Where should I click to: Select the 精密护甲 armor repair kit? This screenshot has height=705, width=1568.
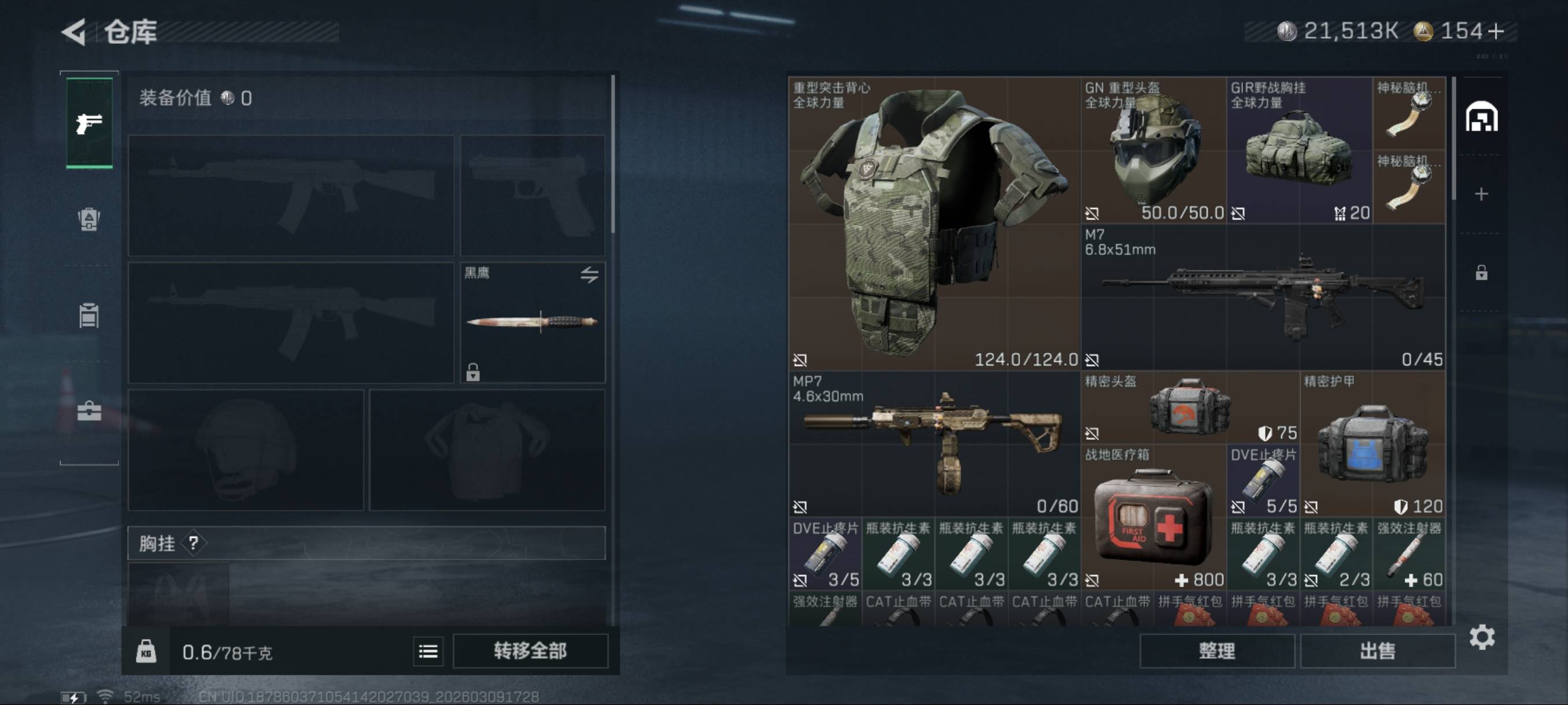(x=1372, y=443)
